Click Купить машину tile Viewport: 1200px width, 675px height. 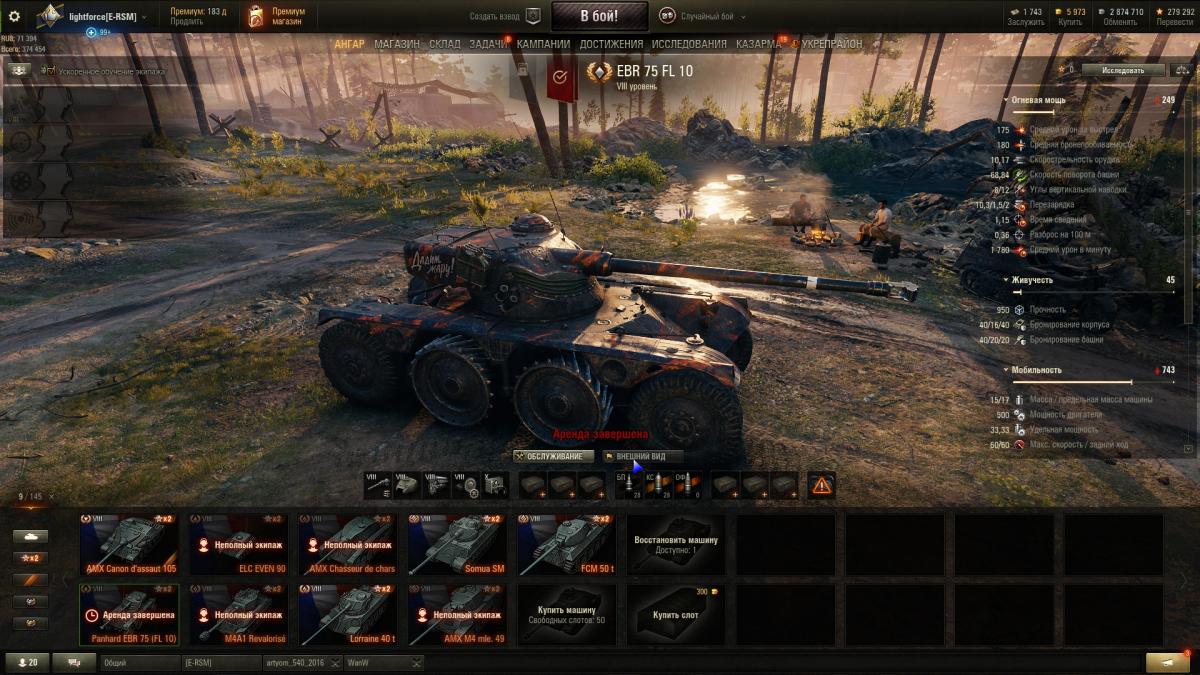click(566, 615)
